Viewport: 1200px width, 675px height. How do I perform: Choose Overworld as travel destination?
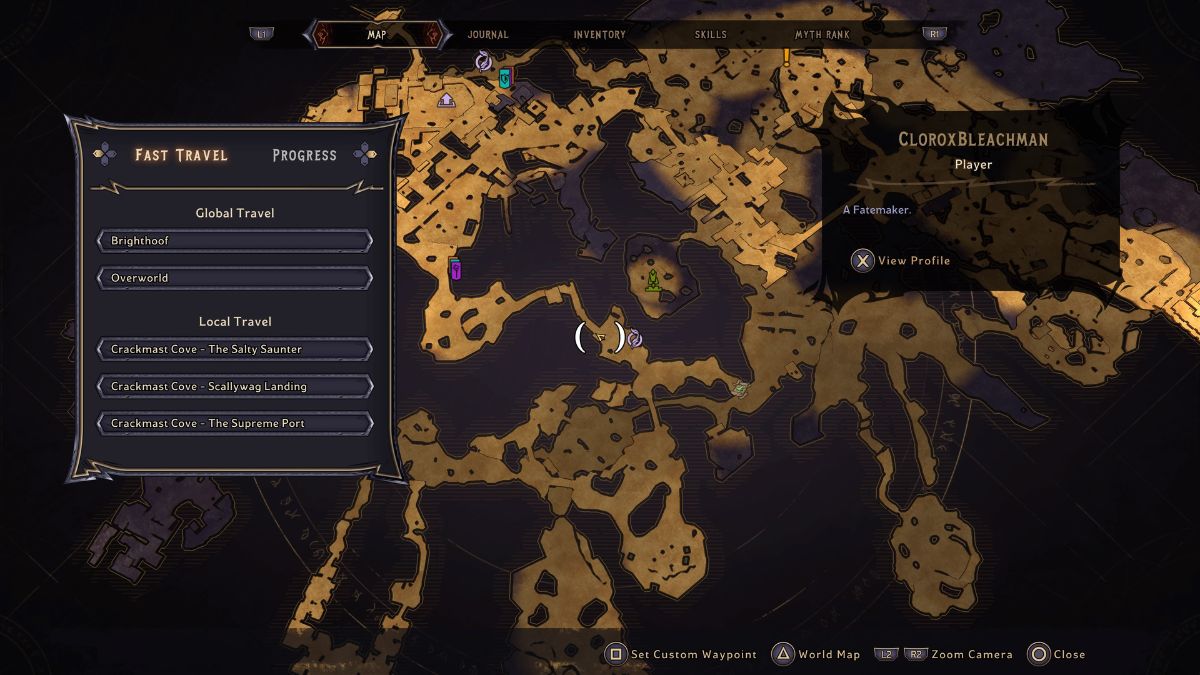[235, 278]
